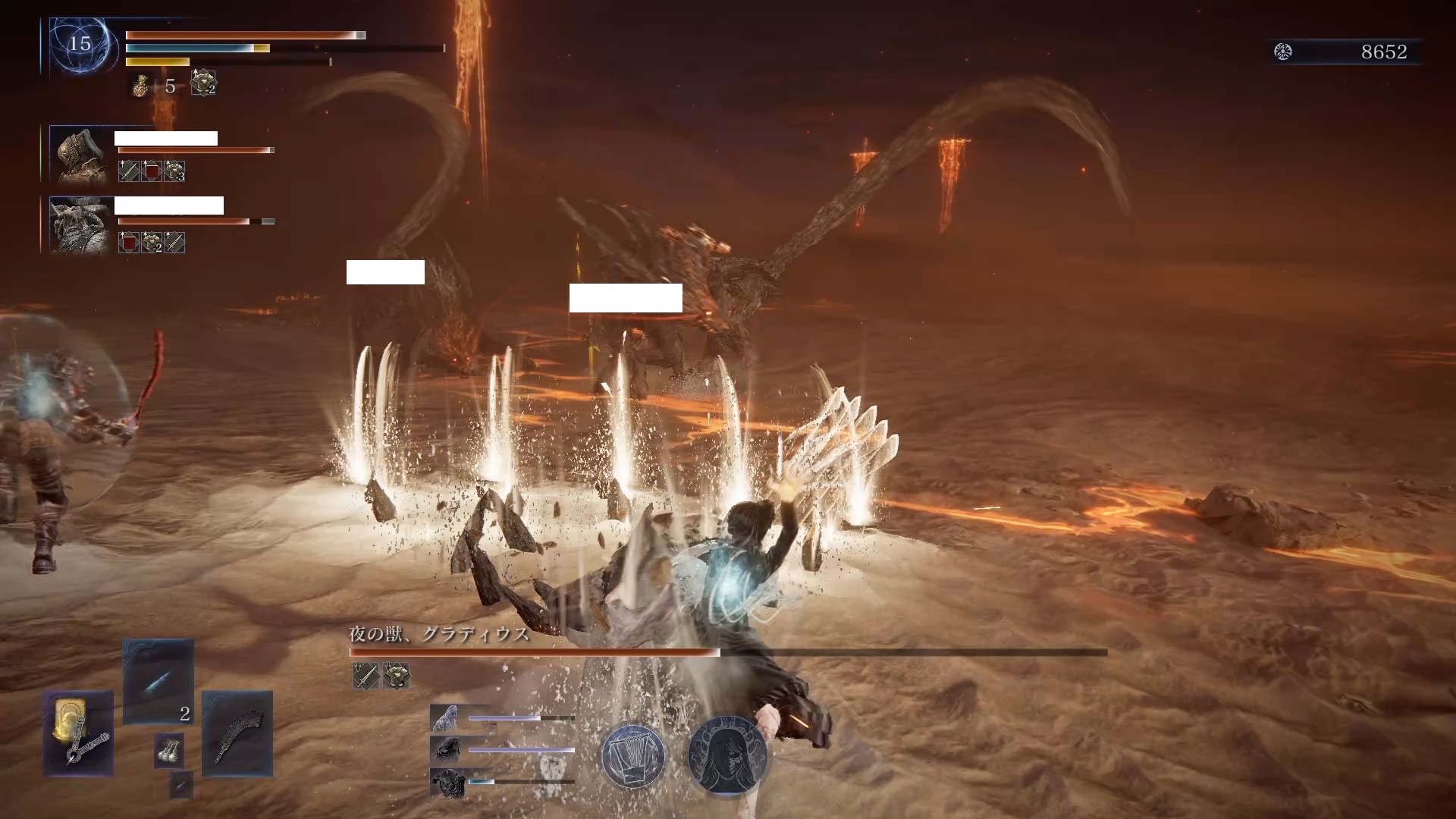
Task: Select the golden flask icon
Action: click(x=140, y=86)
